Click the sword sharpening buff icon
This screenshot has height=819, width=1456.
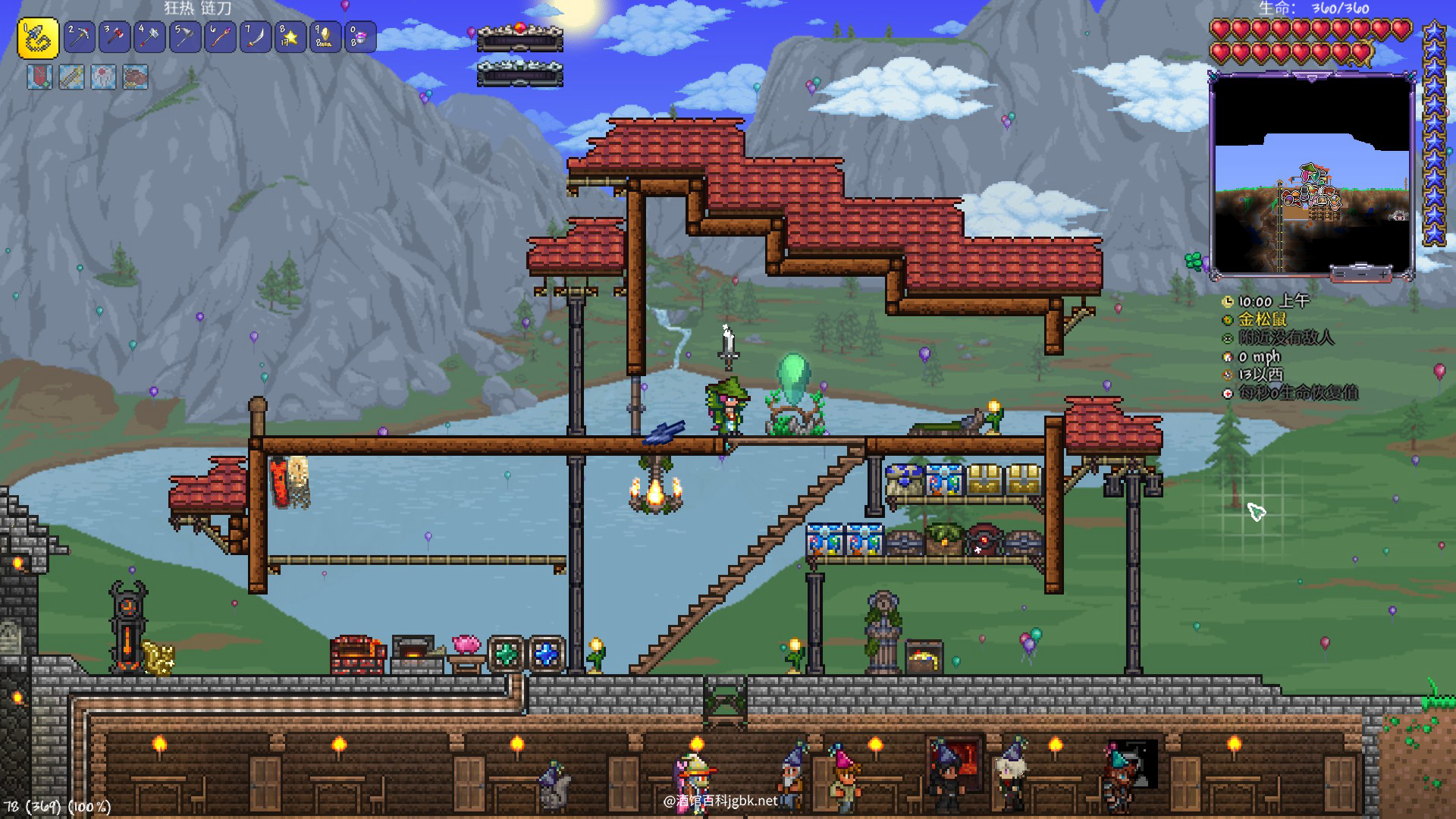72,77
